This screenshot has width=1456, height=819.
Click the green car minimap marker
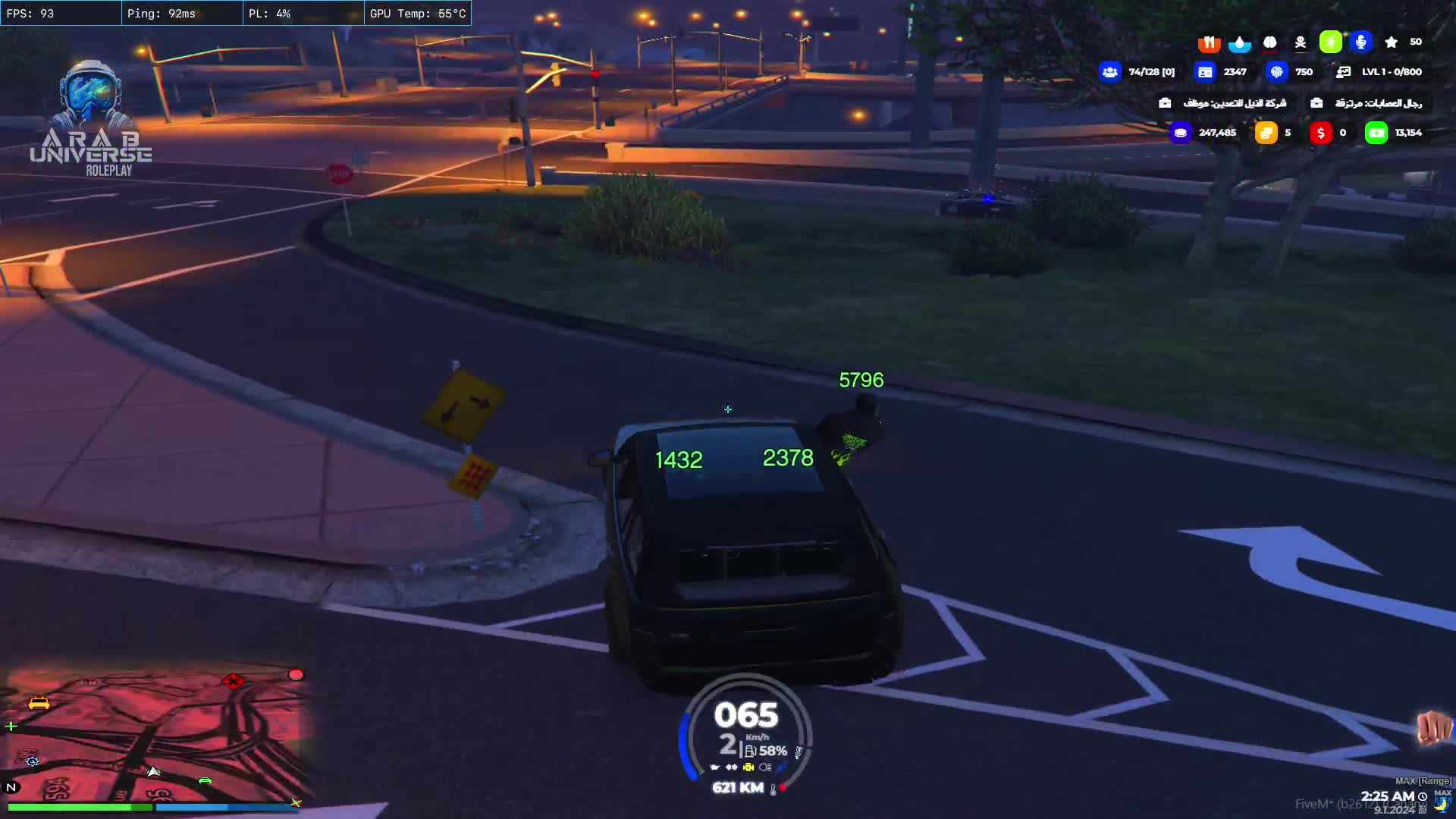tap(205, 780)
